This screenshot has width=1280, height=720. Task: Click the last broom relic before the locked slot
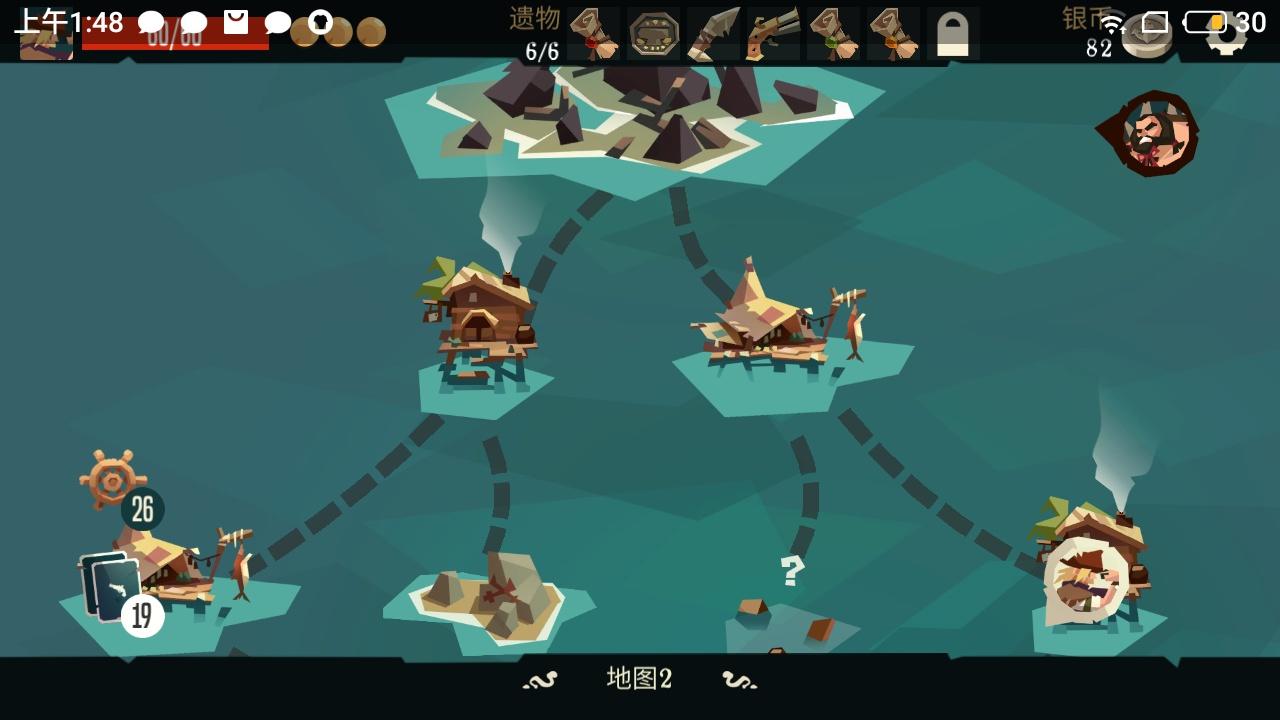(x=893, y=30)
